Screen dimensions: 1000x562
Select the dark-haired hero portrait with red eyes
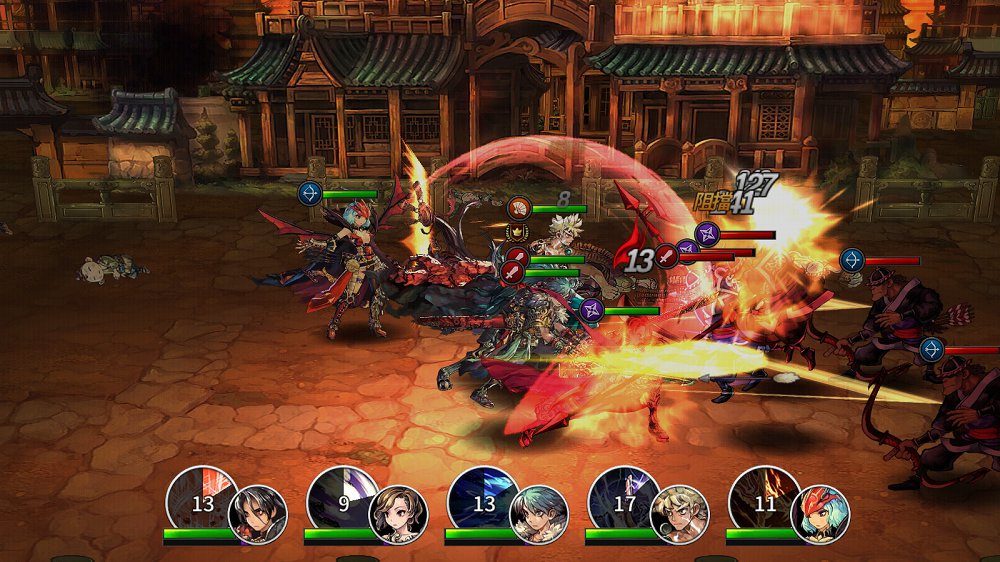pyautogui.click(x=258, y=514)
